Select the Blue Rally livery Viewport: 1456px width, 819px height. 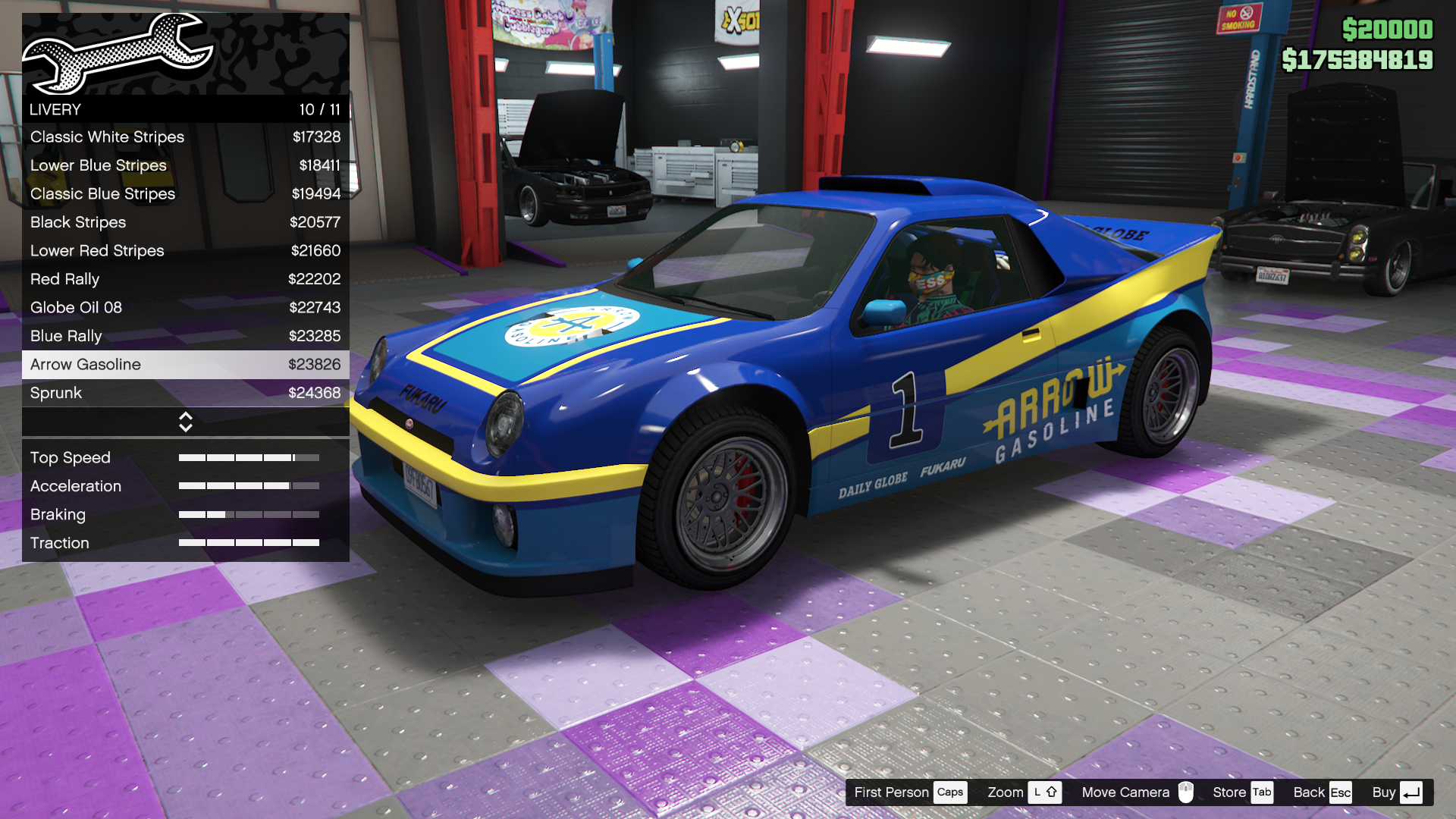pyautogui.click(x=185, y=336)
